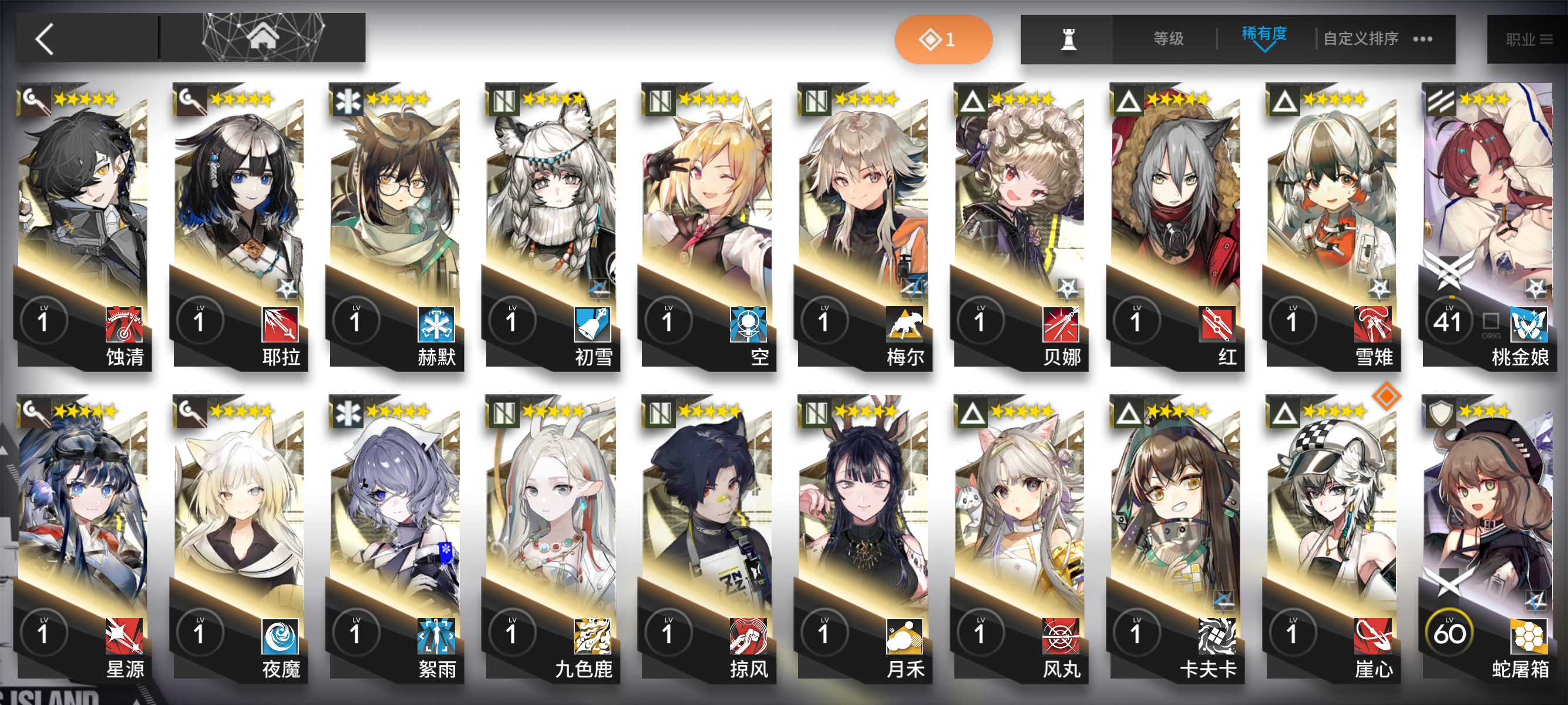Open the 职业 class filter panel
This screenshot has height=705, width=1568.
coord(1522,38)
